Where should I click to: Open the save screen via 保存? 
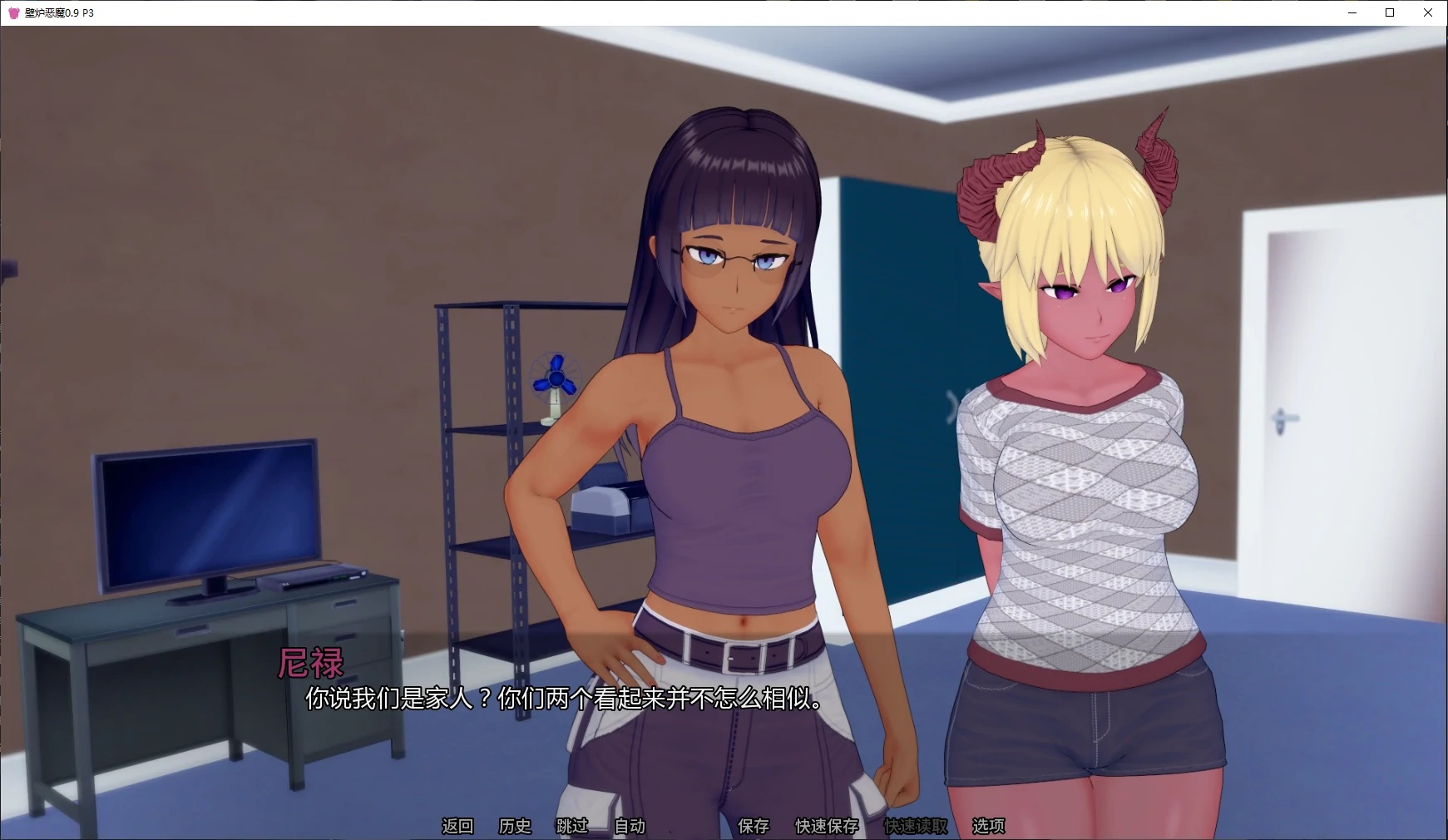[x=754, y=827]
